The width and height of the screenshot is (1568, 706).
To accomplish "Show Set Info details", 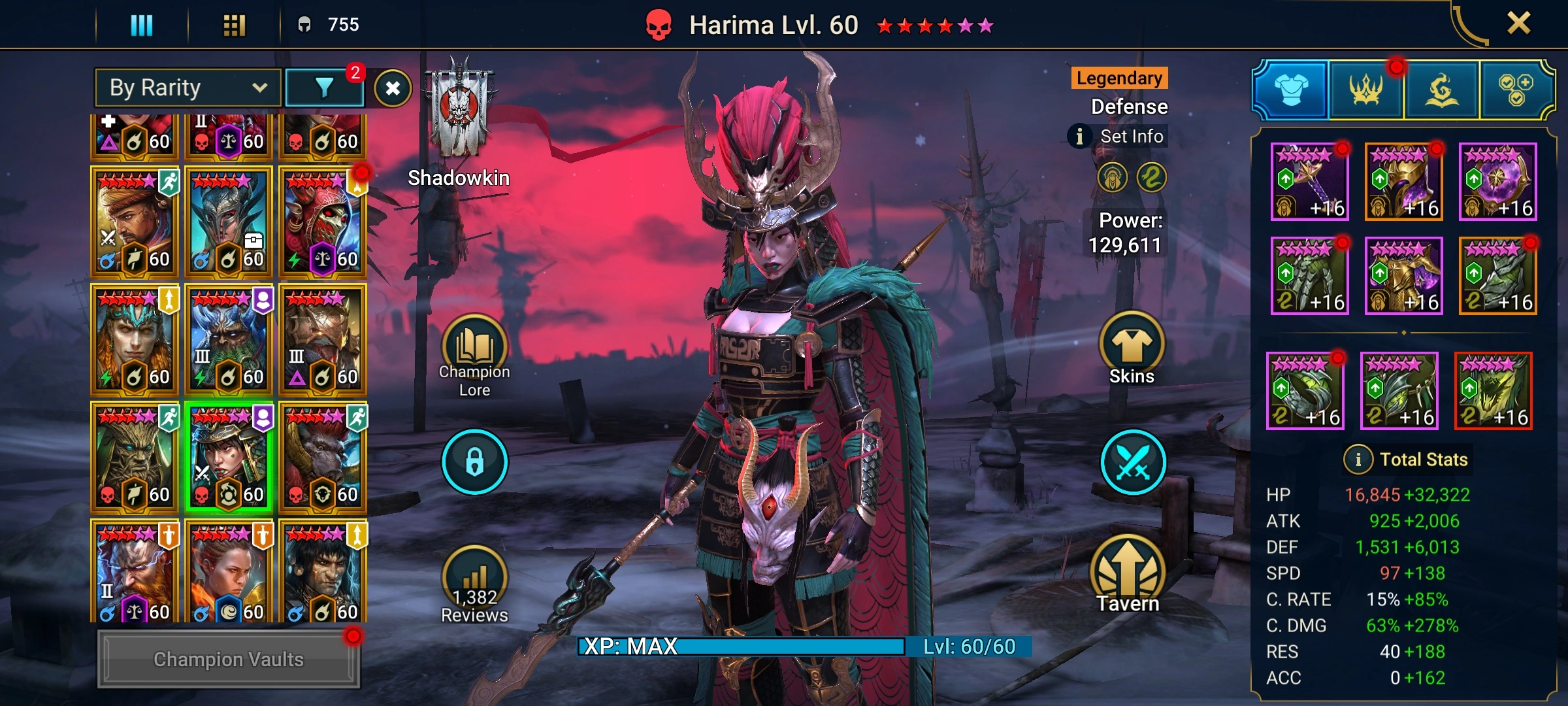I will tap(1119, 136).
